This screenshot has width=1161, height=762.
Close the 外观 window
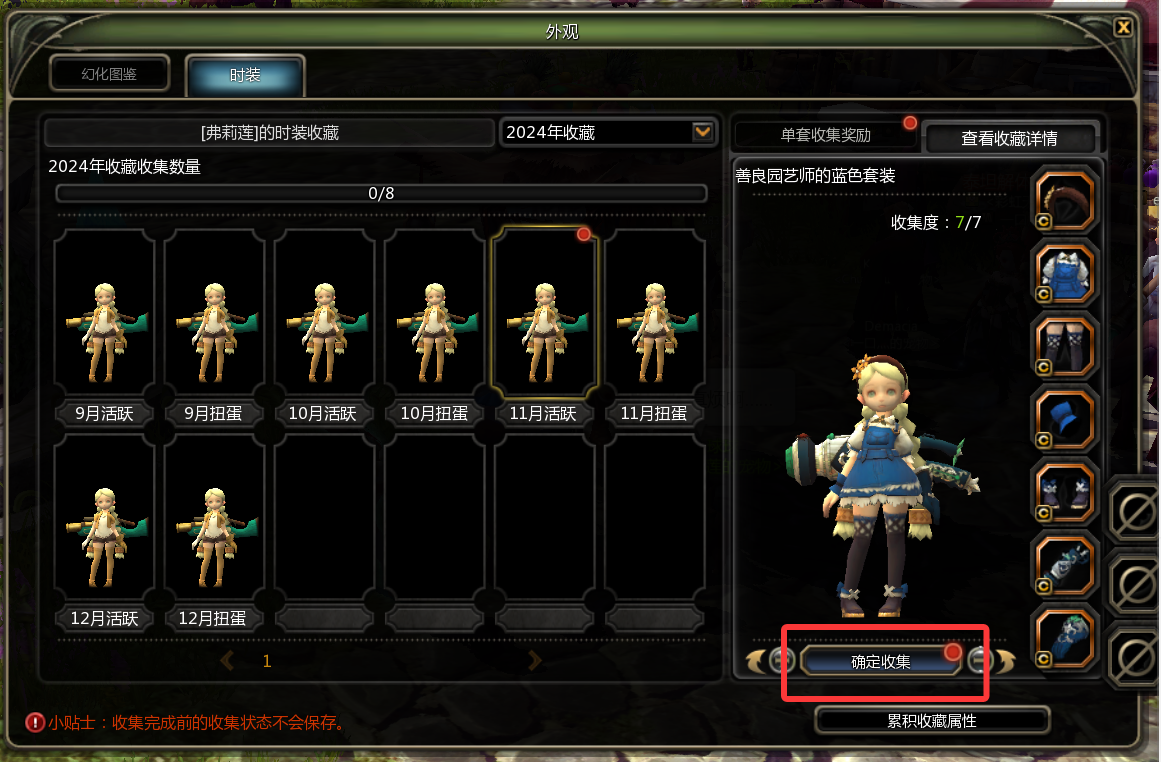[1124, 27]
